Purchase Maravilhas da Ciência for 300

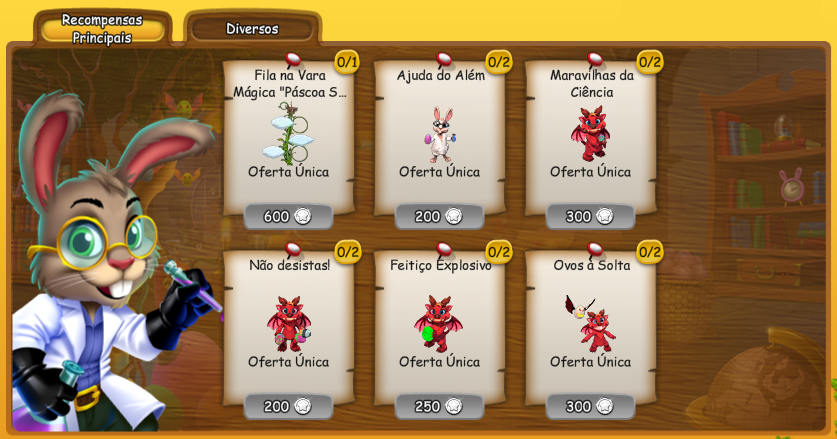tap(590, 216)
